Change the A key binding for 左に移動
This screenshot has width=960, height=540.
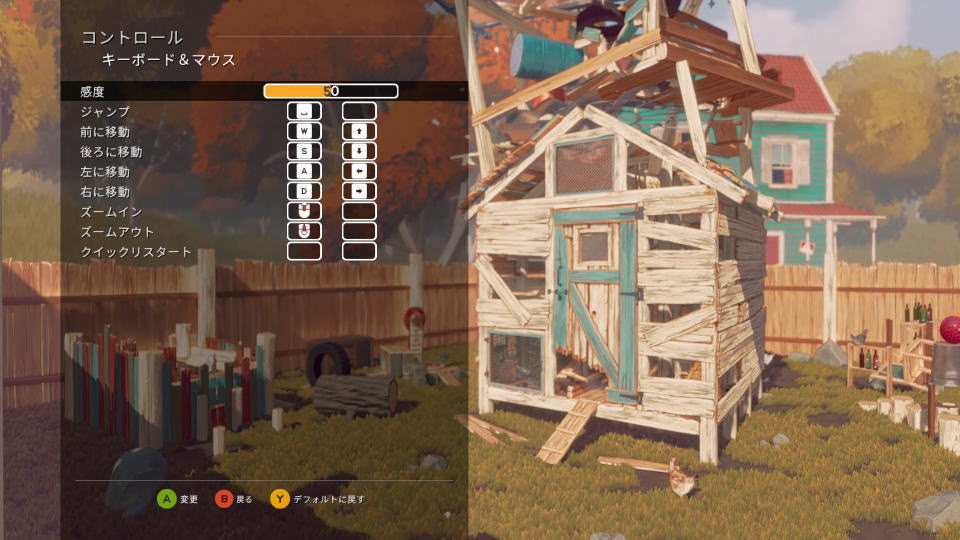coord(304,171)
